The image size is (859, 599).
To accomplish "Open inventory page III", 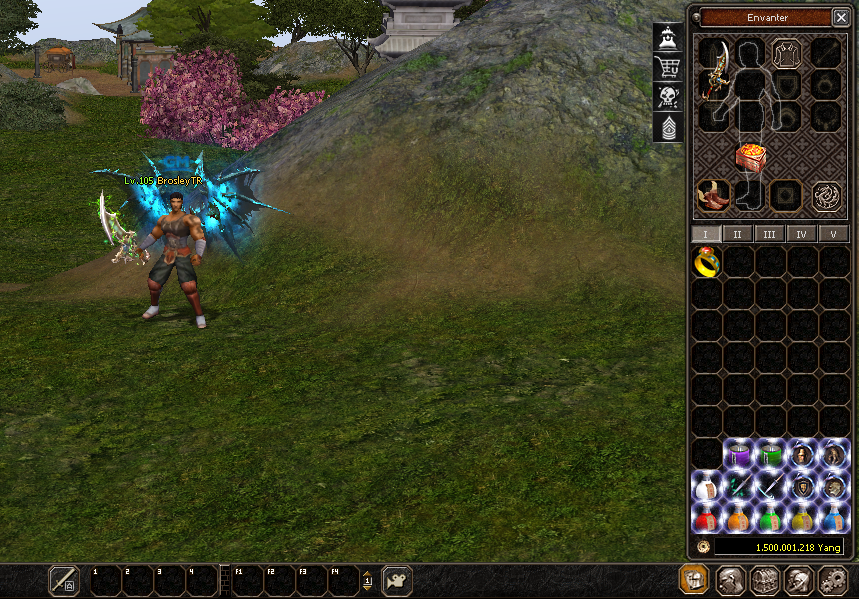I will pyautogui.click(x=769, y=234).
